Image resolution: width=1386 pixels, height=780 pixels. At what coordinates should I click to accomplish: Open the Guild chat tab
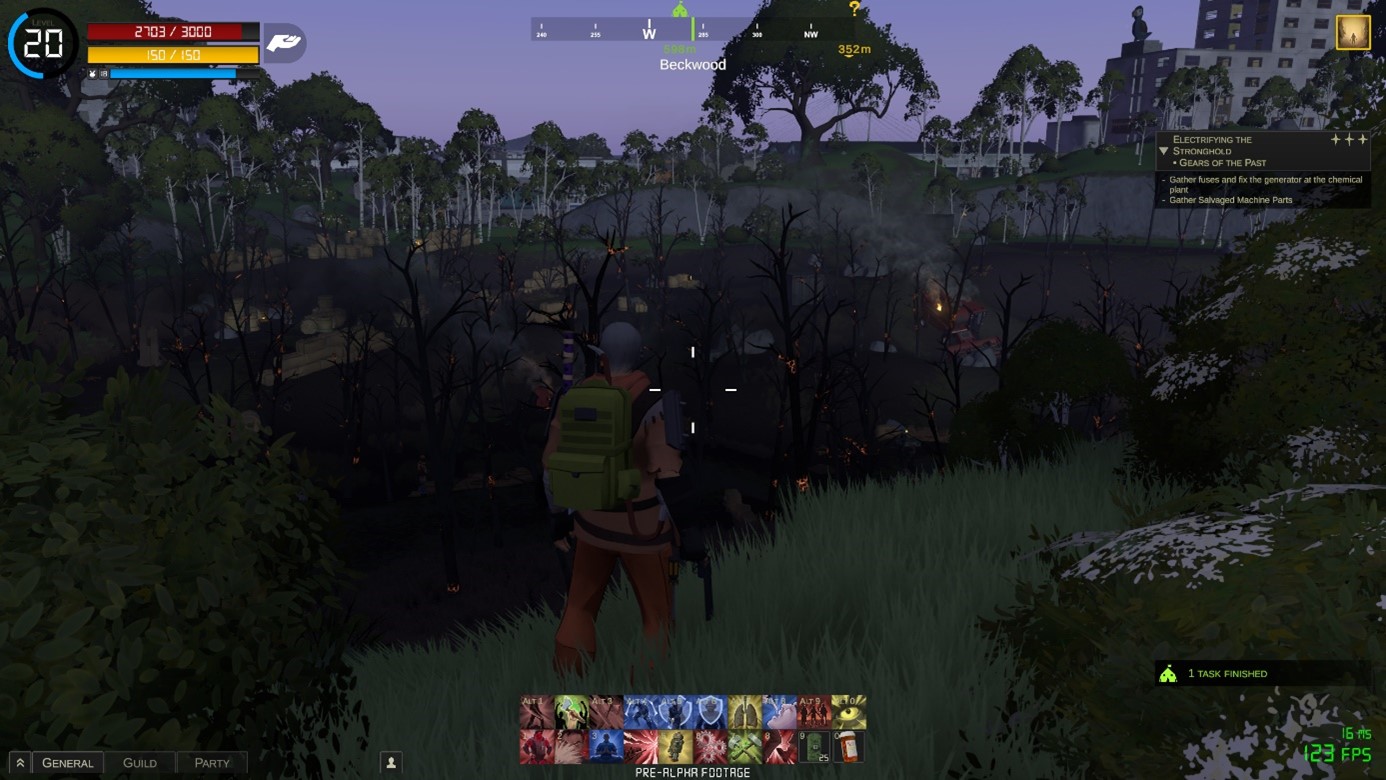point(140,763)
